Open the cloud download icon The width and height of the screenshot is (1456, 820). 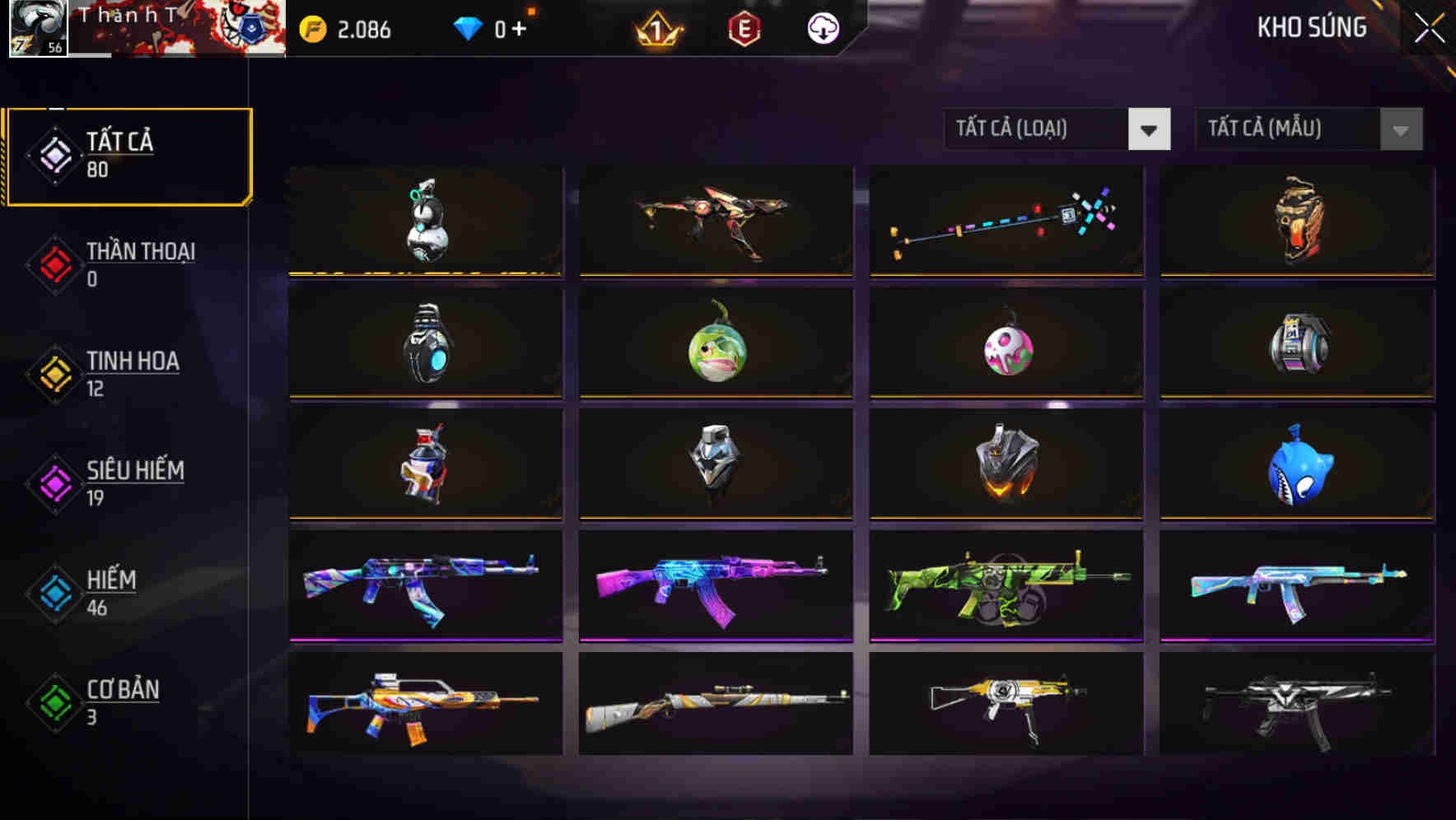click(x=821, y=29)
